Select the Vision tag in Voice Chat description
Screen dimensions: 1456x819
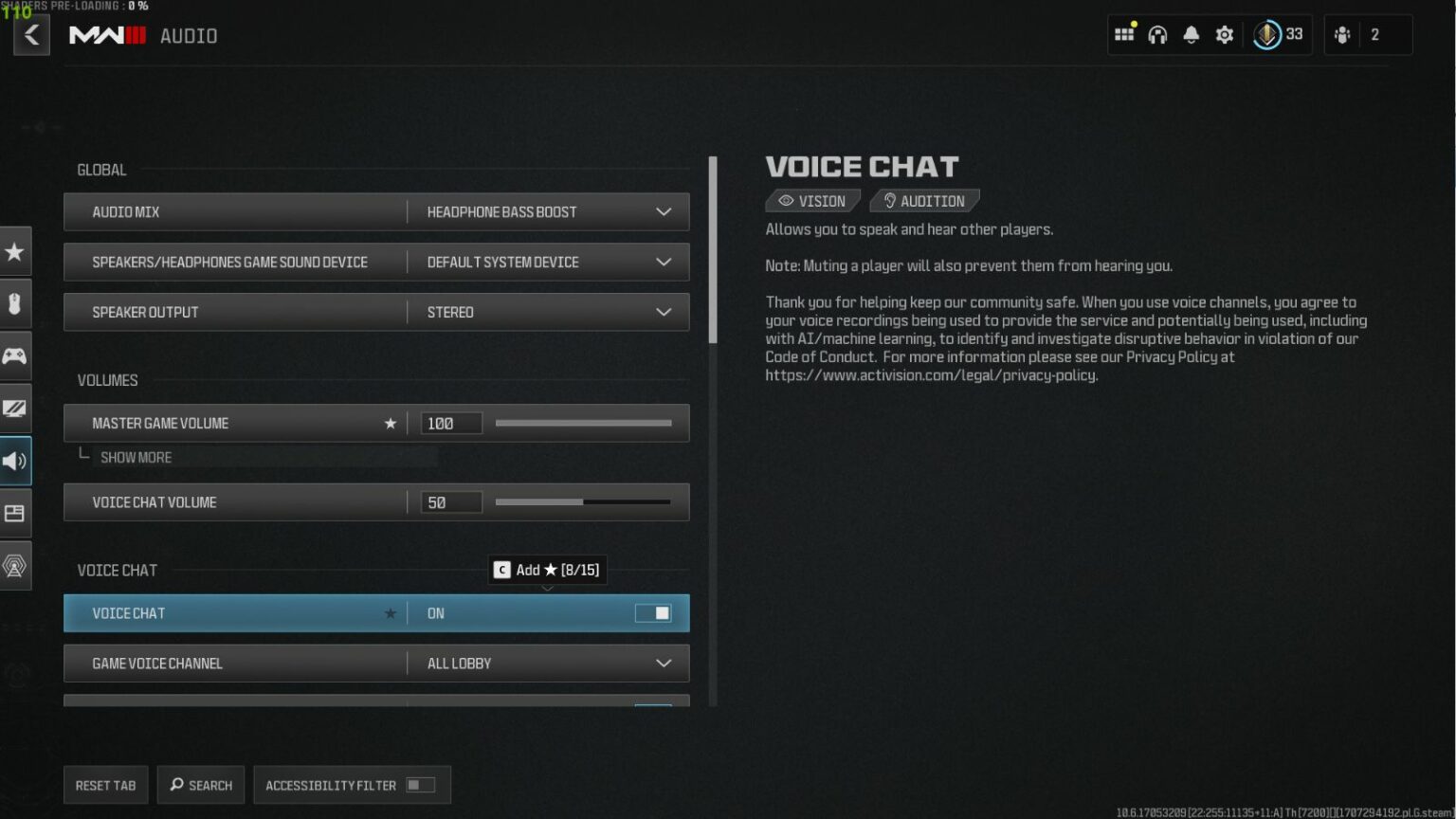pyautogui.click(x=812, y=200)
